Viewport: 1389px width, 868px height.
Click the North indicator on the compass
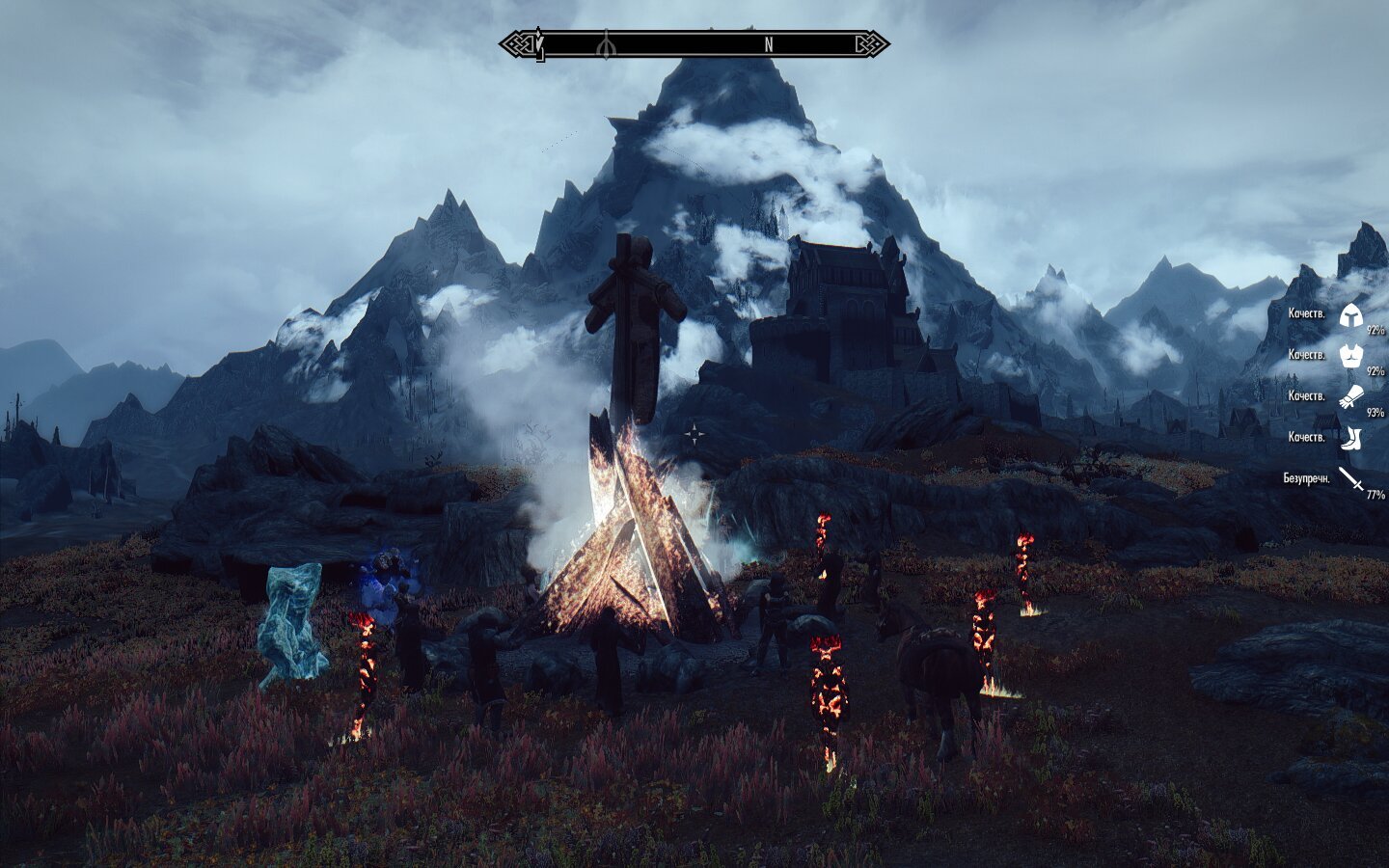click(x=769, y=44)
